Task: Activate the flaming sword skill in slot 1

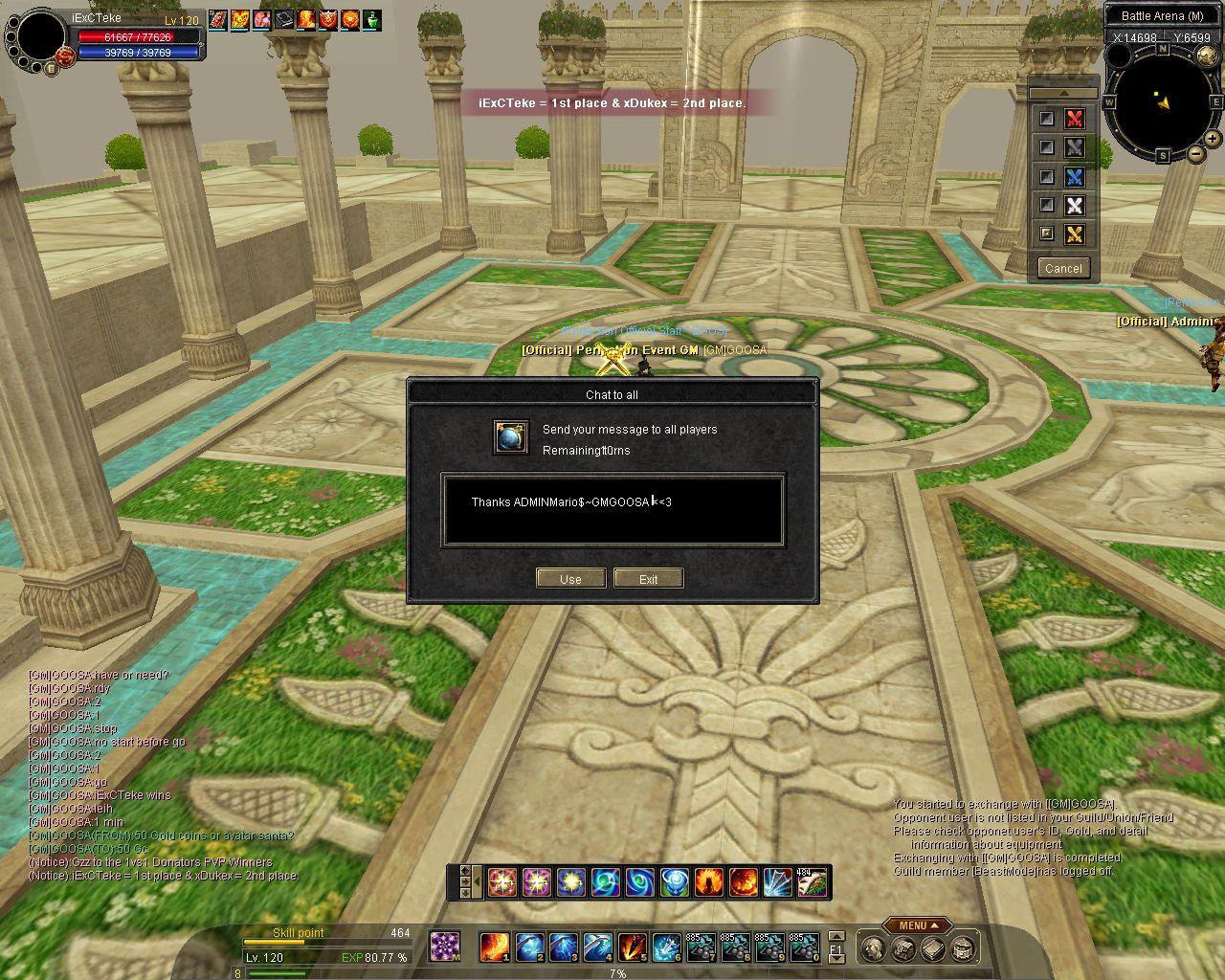Action: (494, 947)
